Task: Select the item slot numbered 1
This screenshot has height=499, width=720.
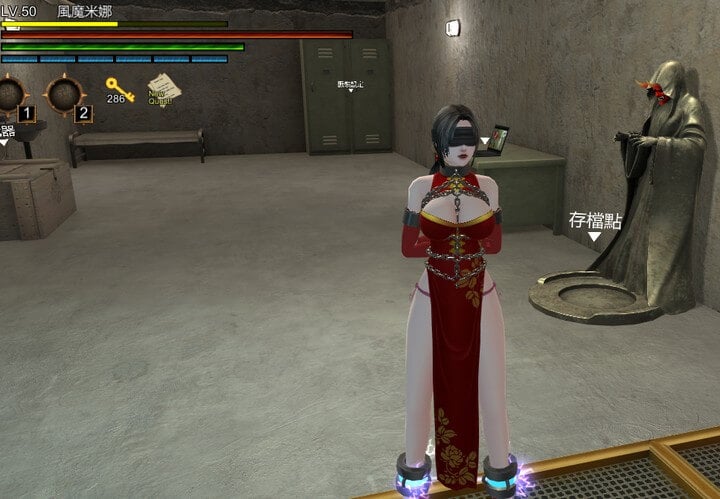Action: coord(13,97)
